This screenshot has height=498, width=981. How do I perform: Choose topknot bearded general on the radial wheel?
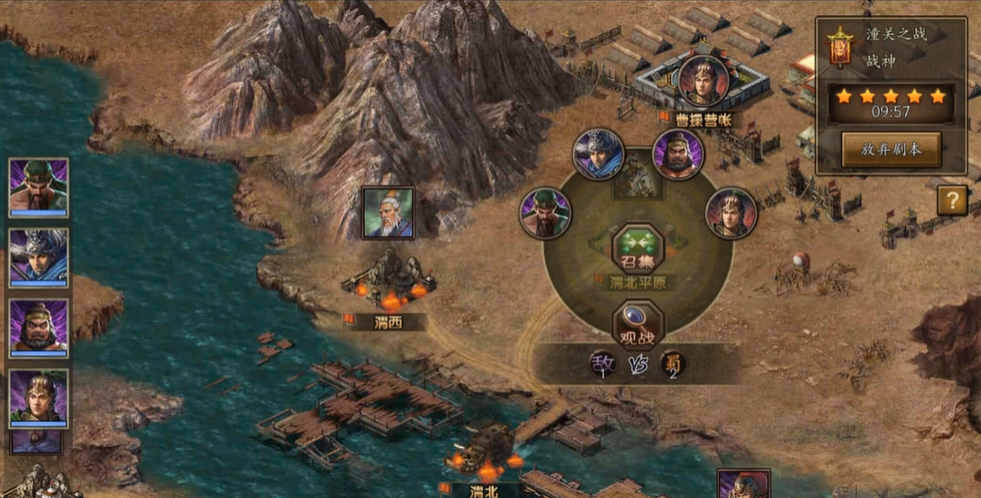678,155
